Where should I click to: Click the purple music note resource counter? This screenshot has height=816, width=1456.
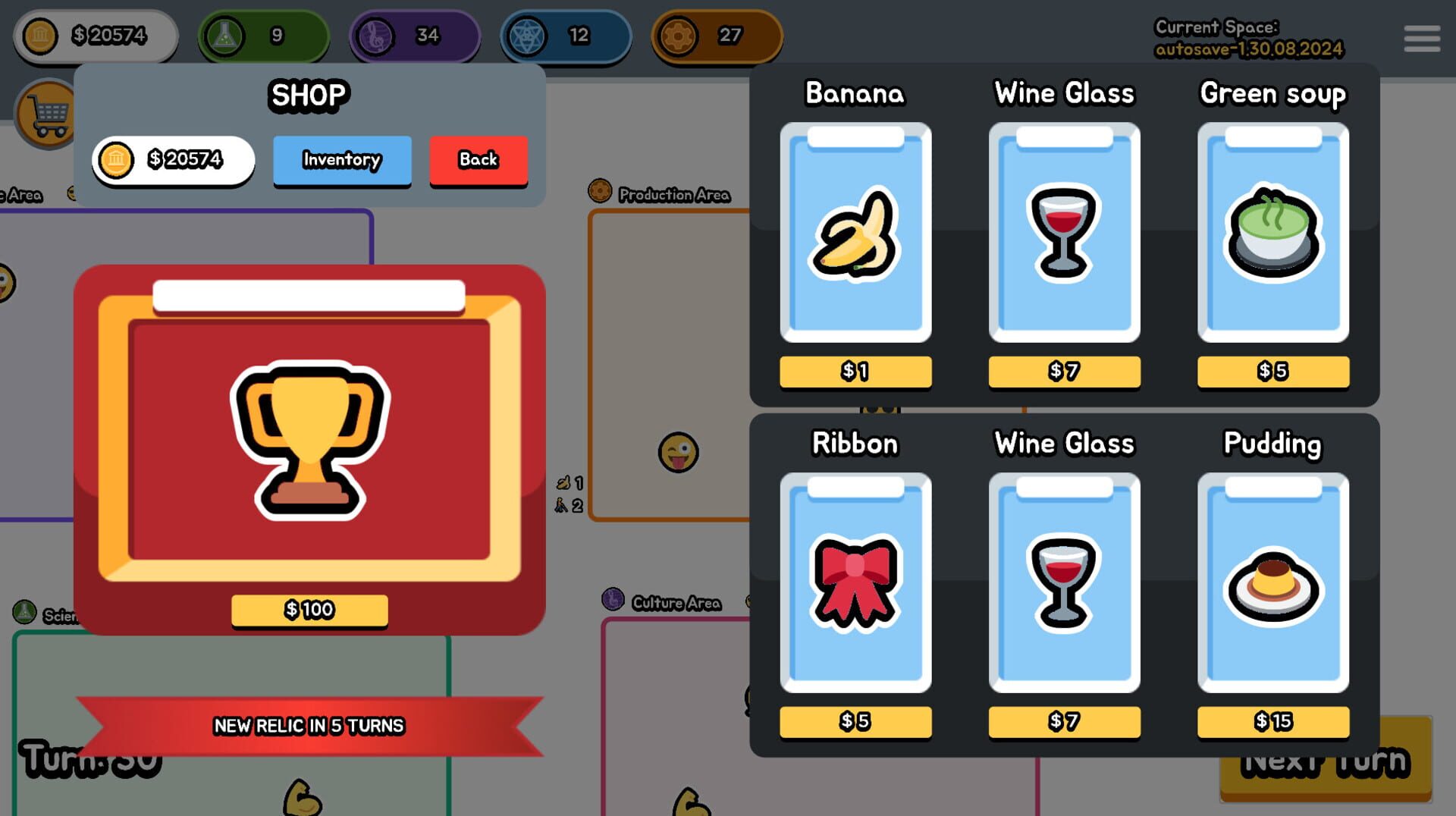pos(375,34)
